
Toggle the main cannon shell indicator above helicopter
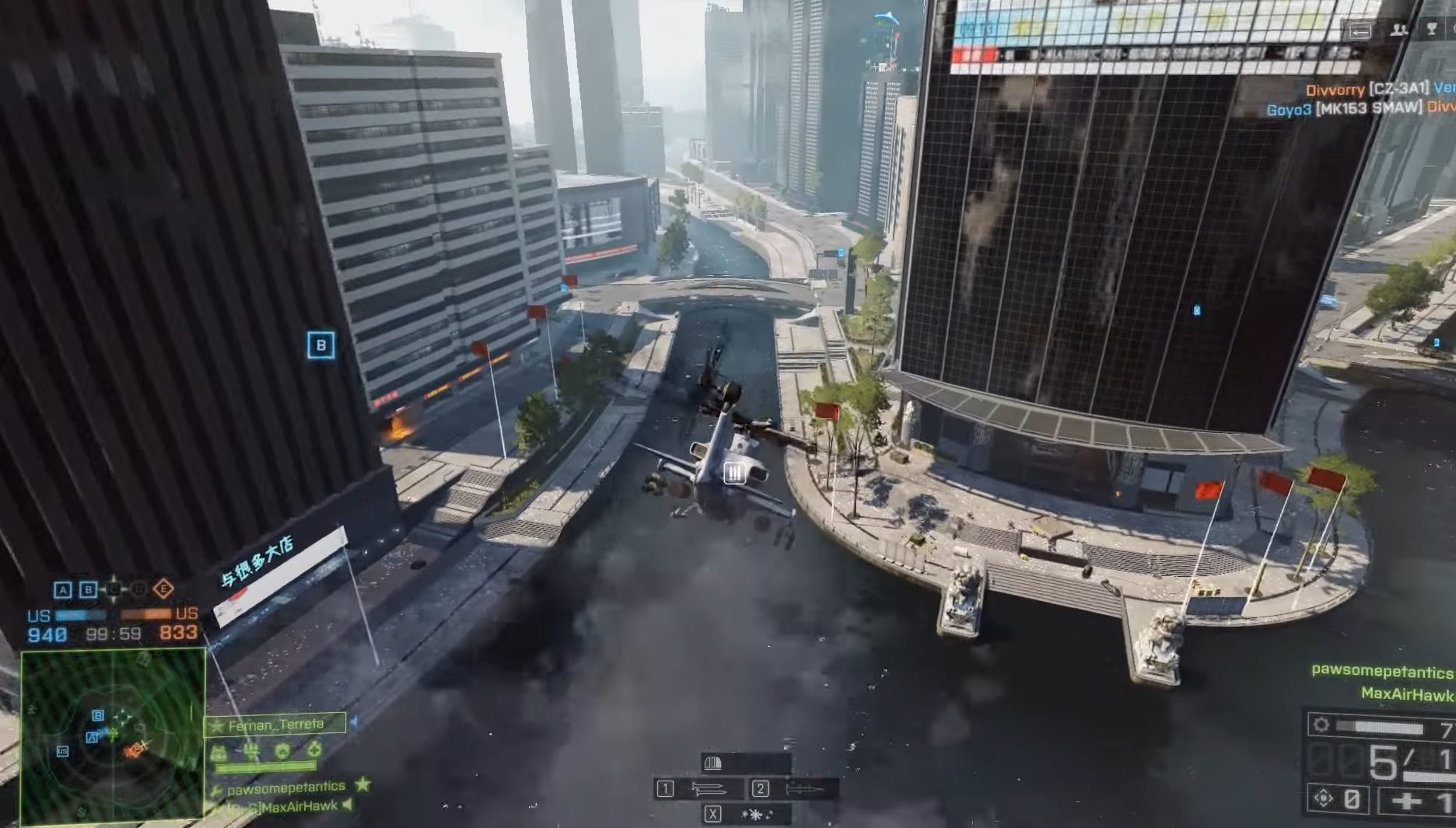[713, 763]
